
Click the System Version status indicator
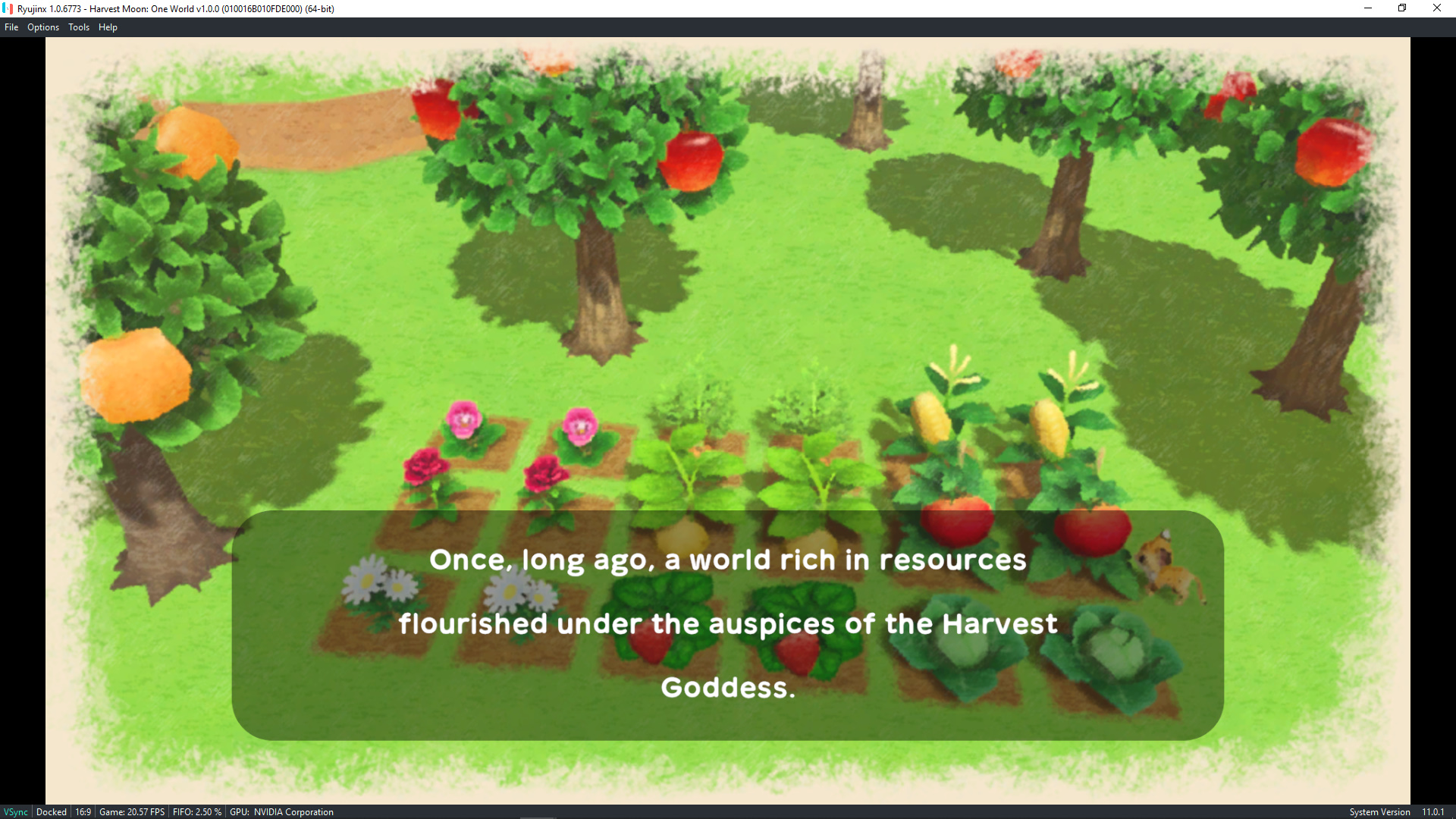tap(1382, 811)
